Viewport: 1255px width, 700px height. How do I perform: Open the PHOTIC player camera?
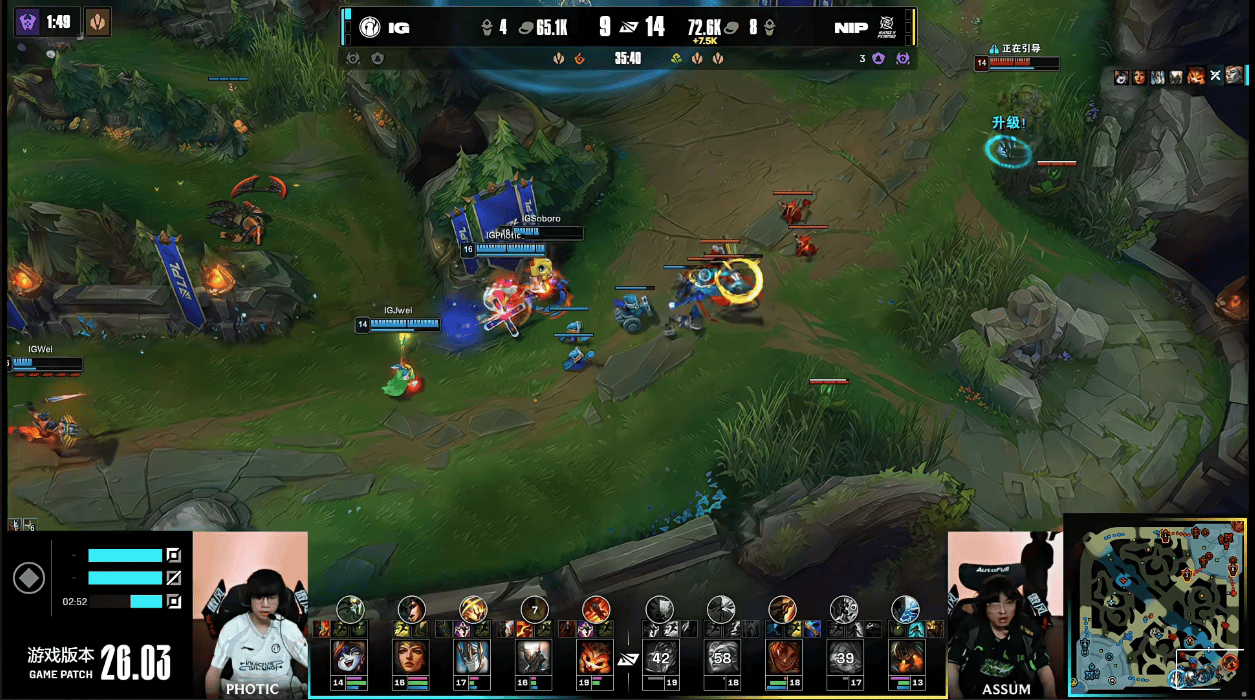tap(250, 612)
